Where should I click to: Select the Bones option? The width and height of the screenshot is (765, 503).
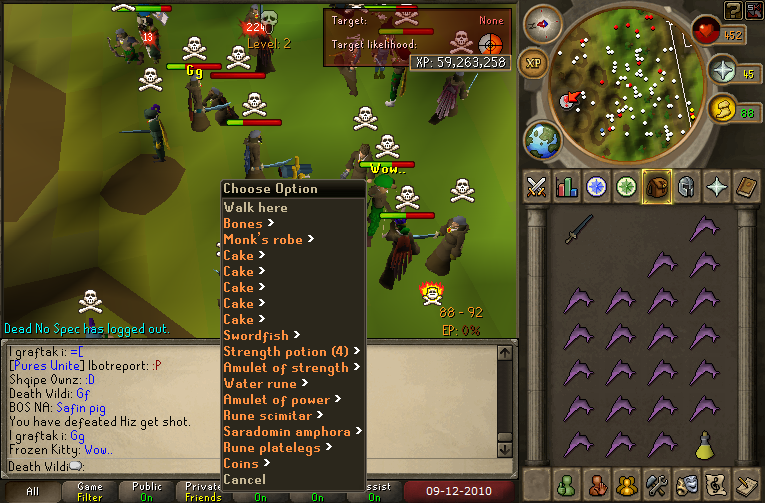click(243, 223)
